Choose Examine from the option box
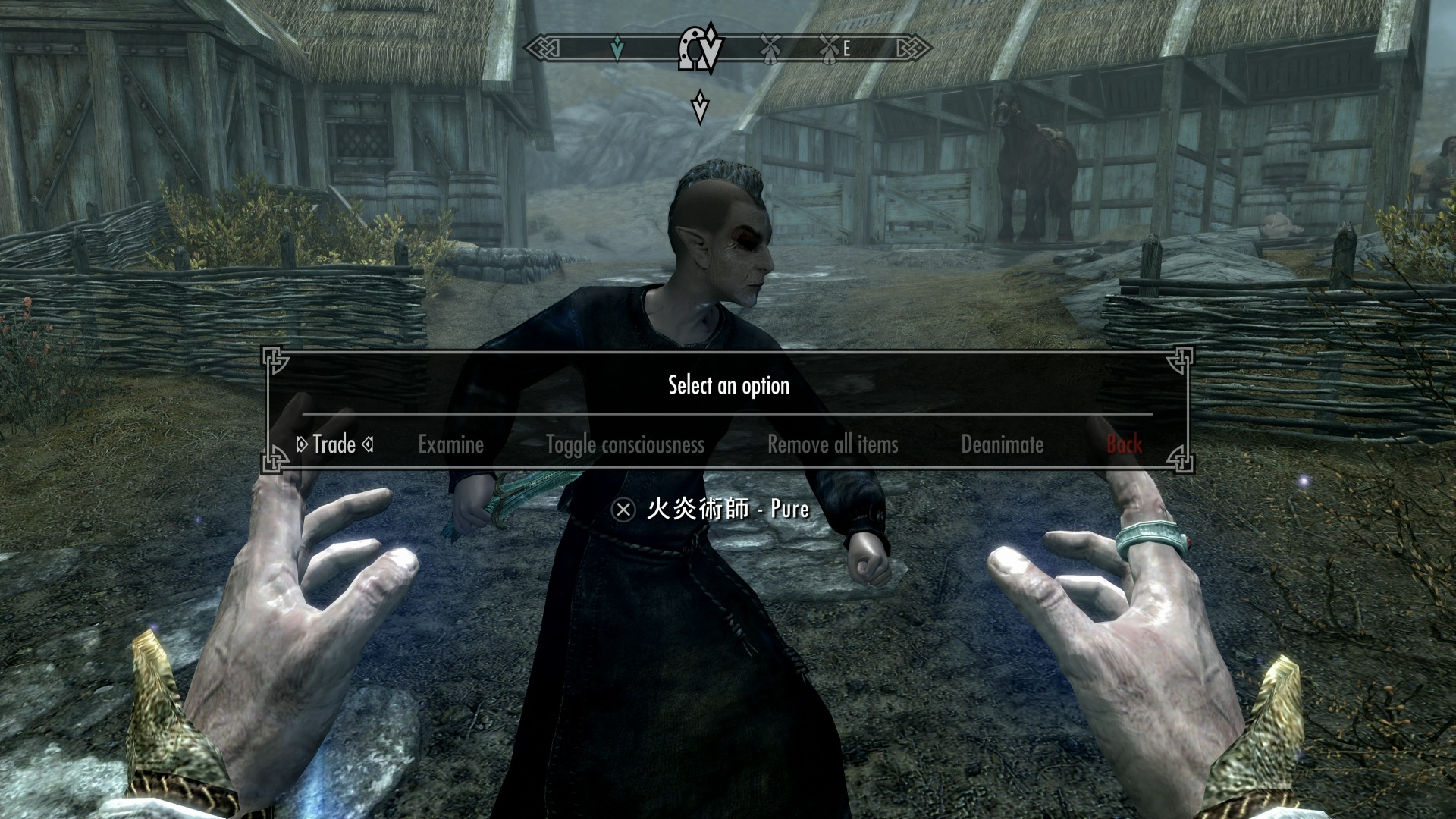The width and height of the screenshot is (1456, 819). tap(450, 444)
